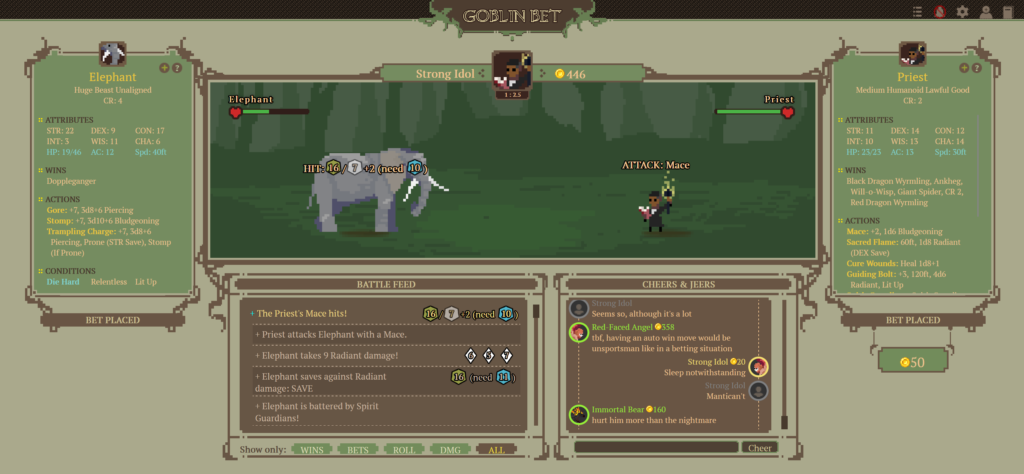Viewport: 1024px width, 474px height.
Task: Choose the ALL feed filter
Action: (496, 450)
